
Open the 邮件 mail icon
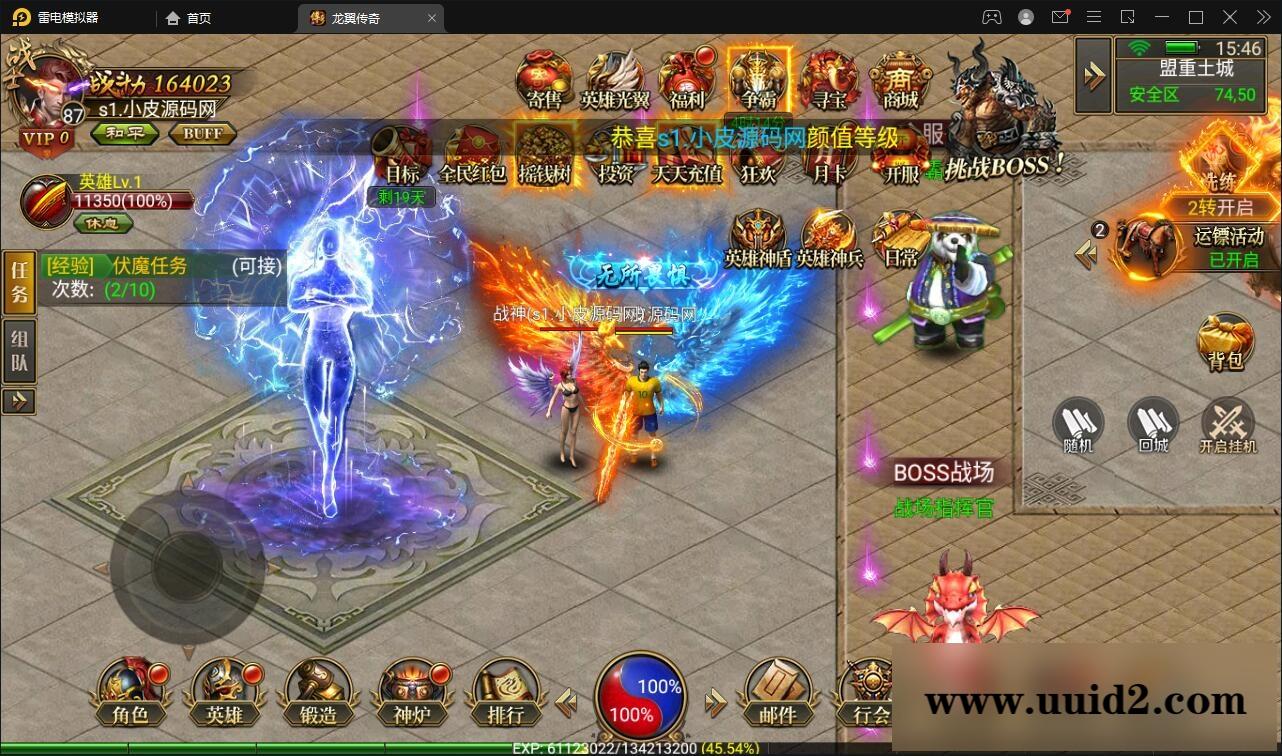(x=777, y=692)
